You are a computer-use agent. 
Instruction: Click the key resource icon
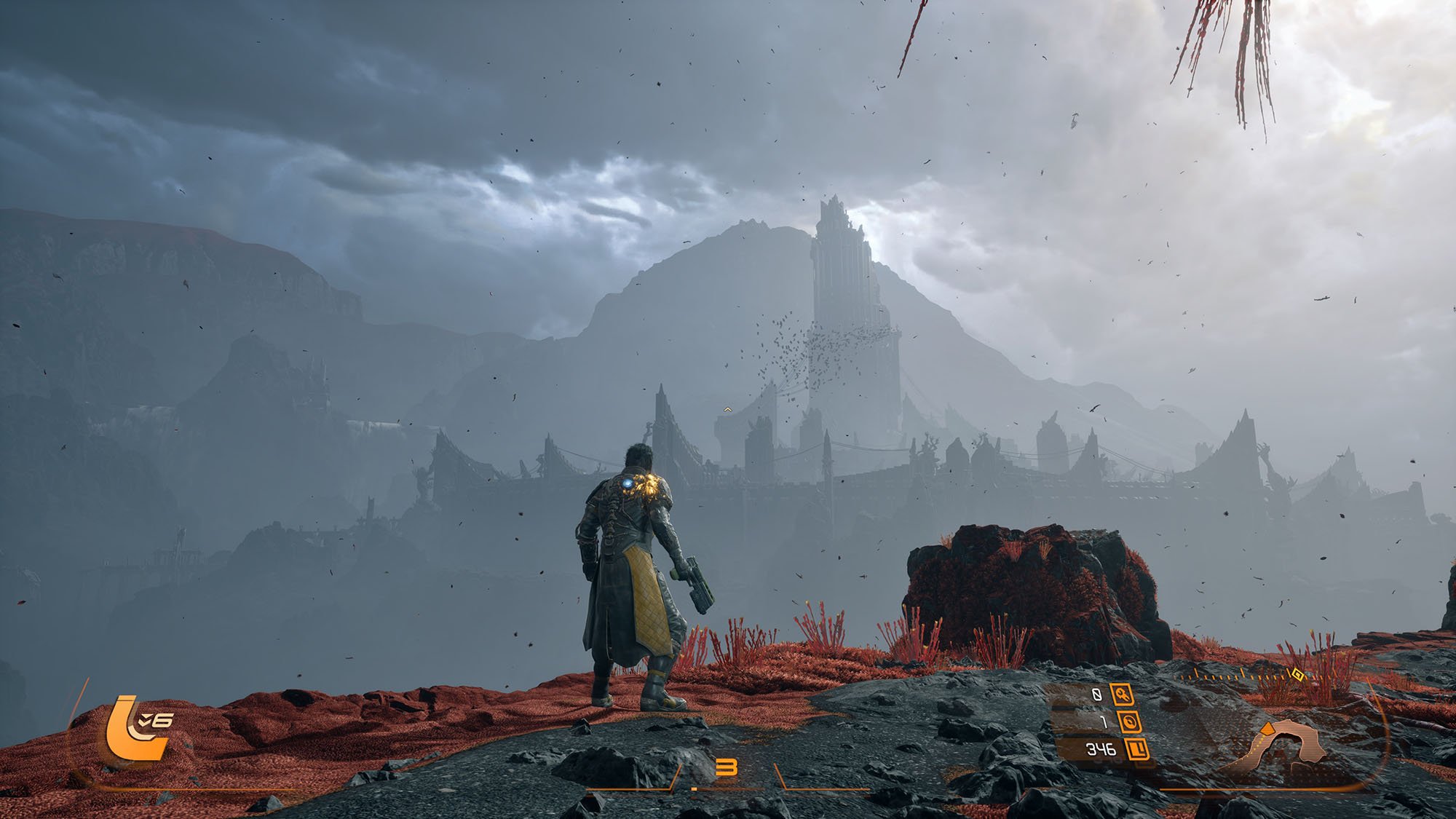pyautogui.click(x=1122, y=695)
